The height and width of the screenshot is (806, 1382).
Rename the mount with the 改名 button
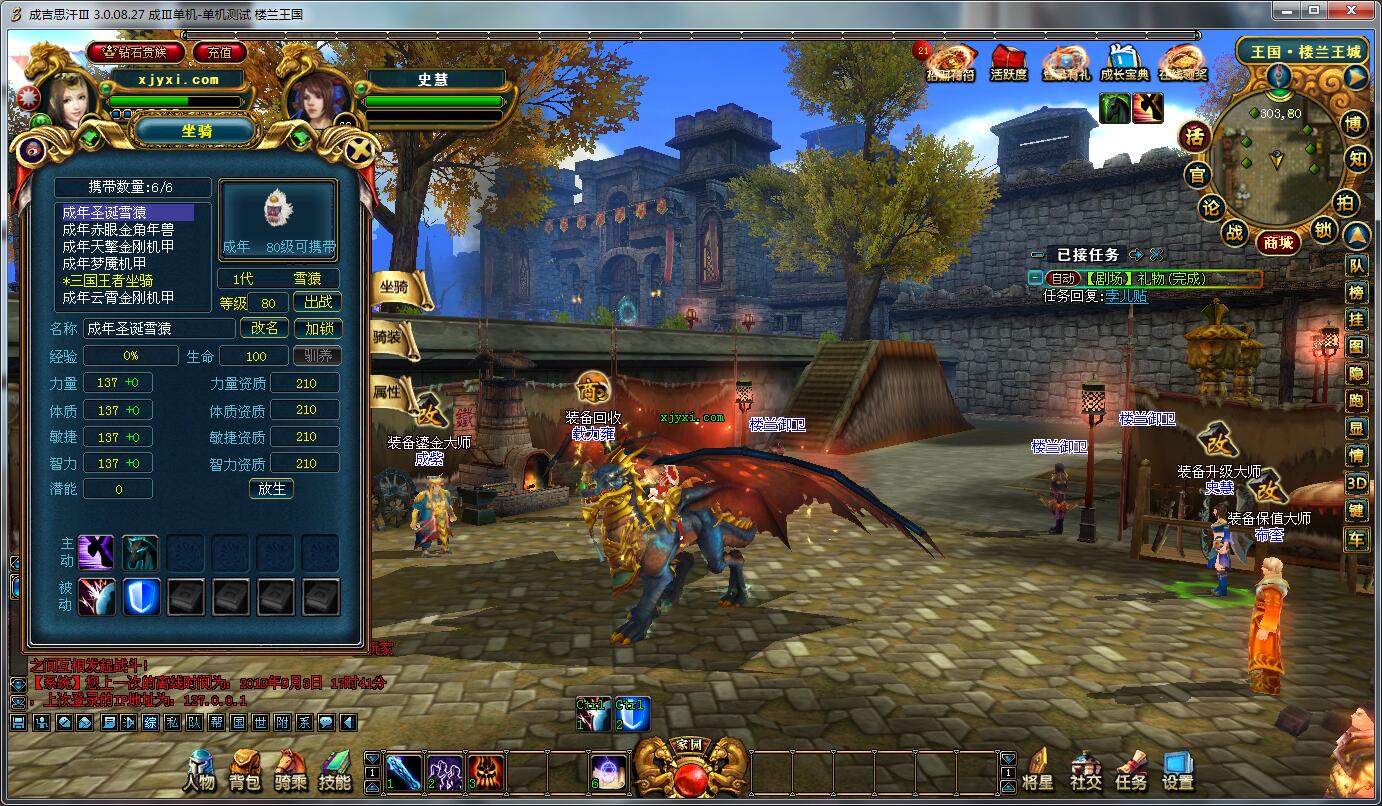[265, 328]
